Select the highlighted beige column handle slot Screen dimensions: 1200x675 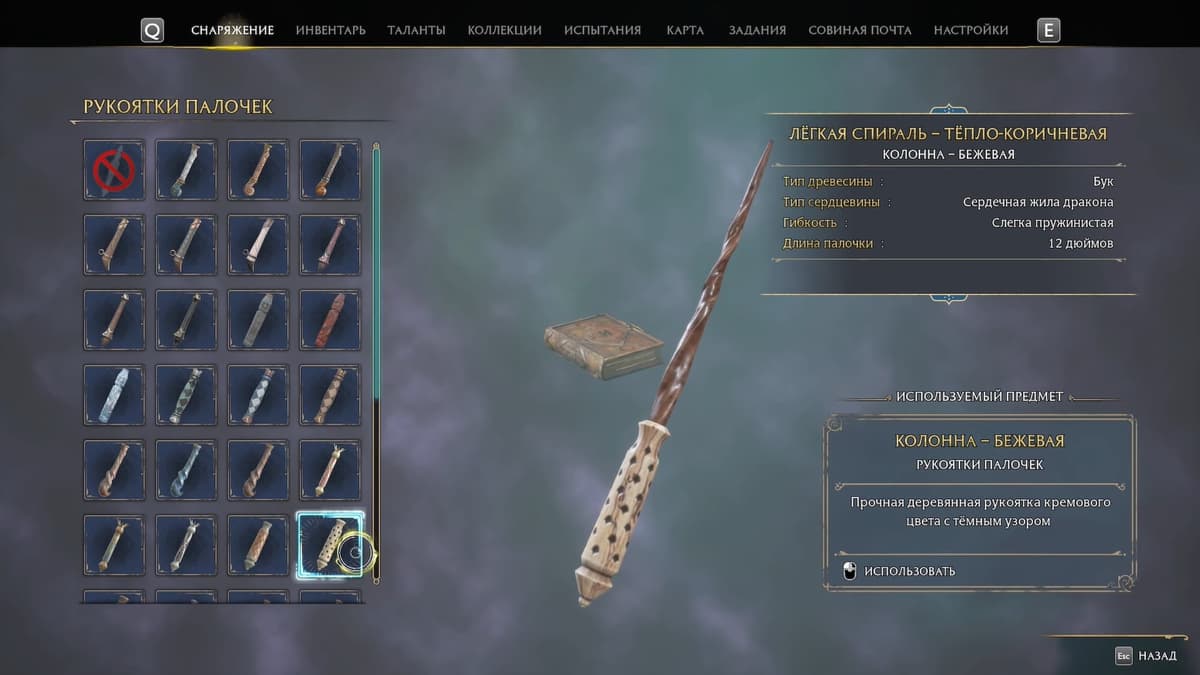[x=330, y=545]
